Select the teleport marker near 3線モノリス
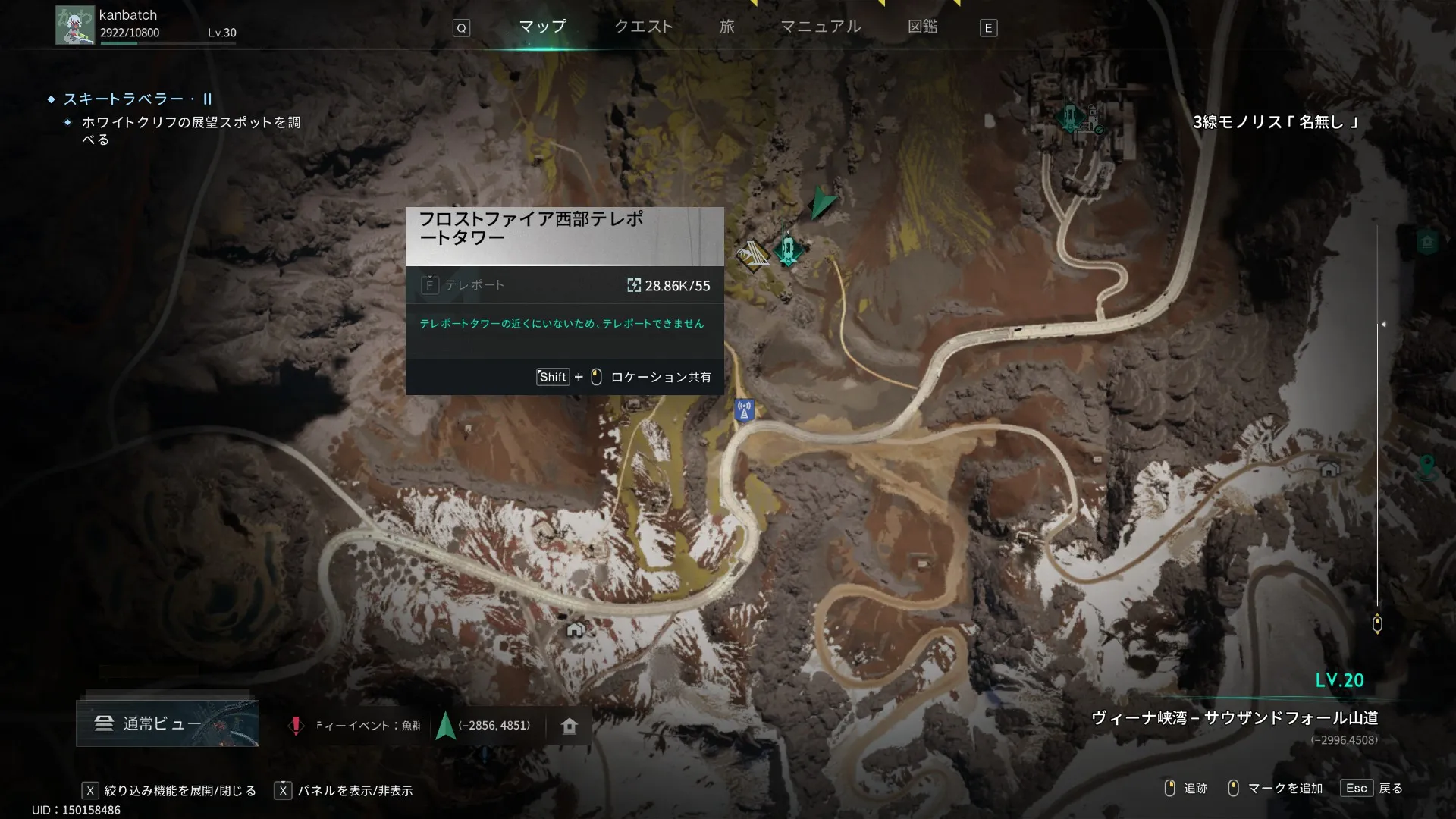 [x=1070, y=117]
